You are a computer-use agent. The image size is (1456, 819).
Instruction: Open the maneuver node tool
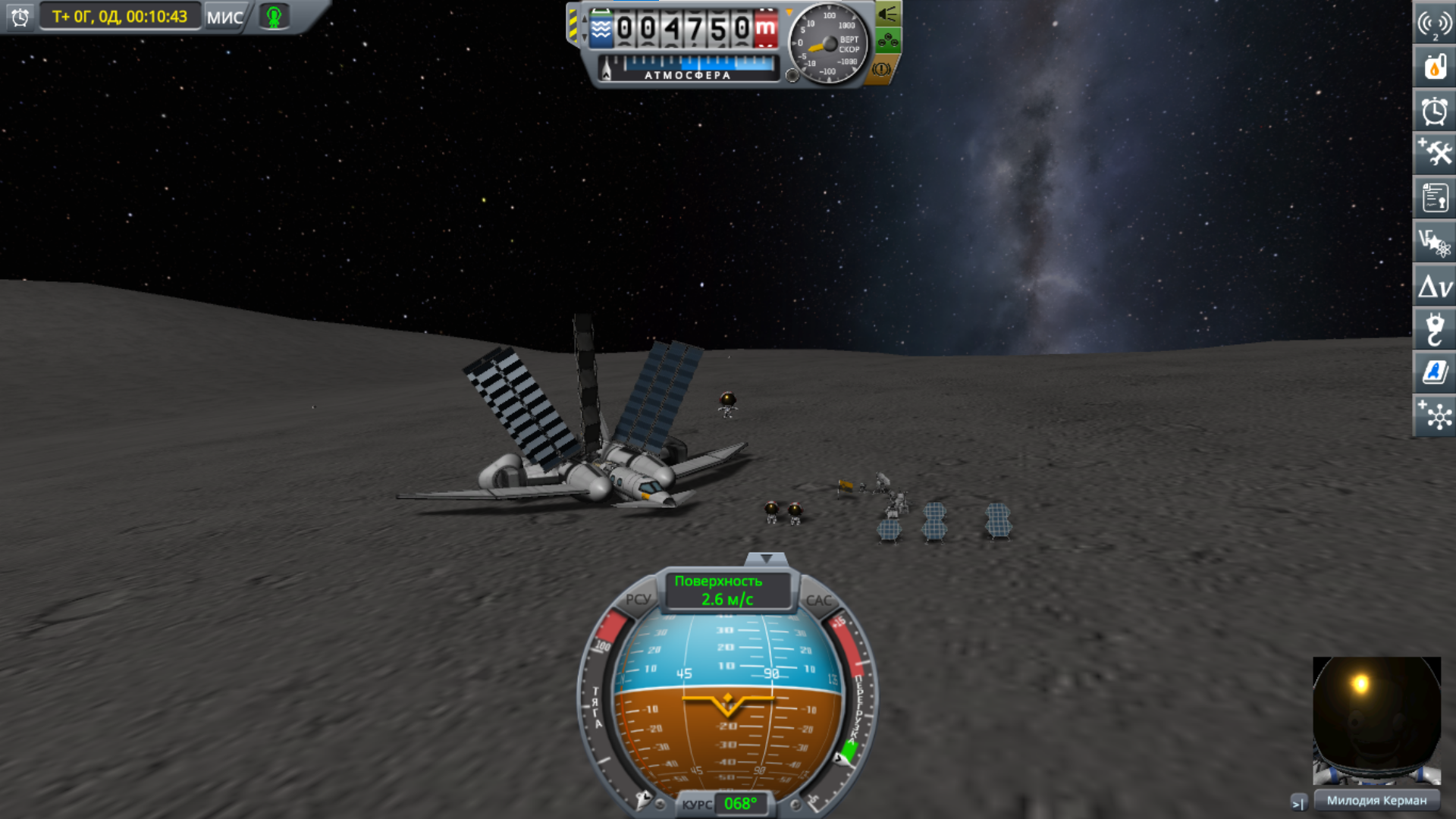tap(1434, 416)
